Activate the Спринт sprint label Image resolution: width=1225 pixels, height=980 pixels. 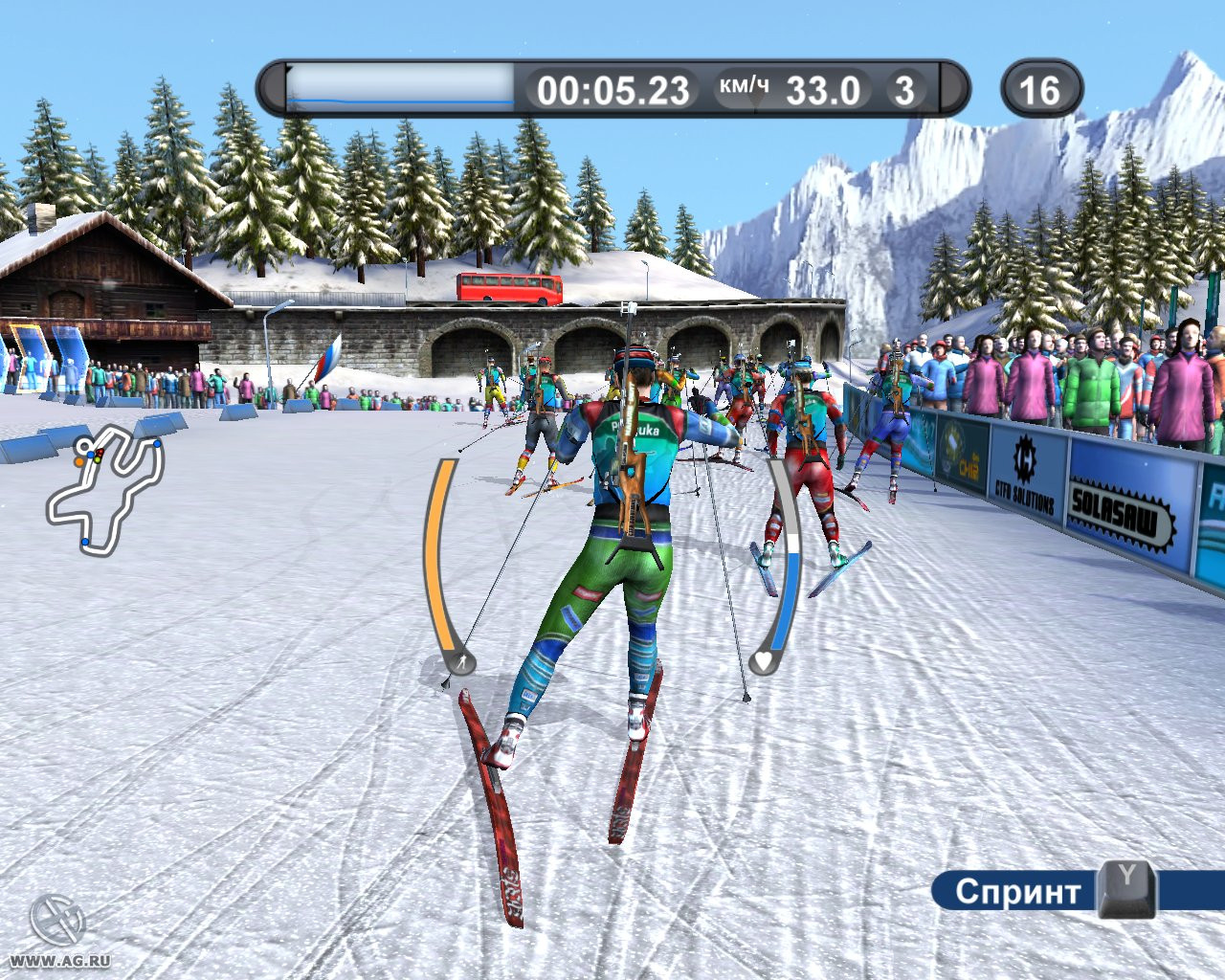(1017, 891)
